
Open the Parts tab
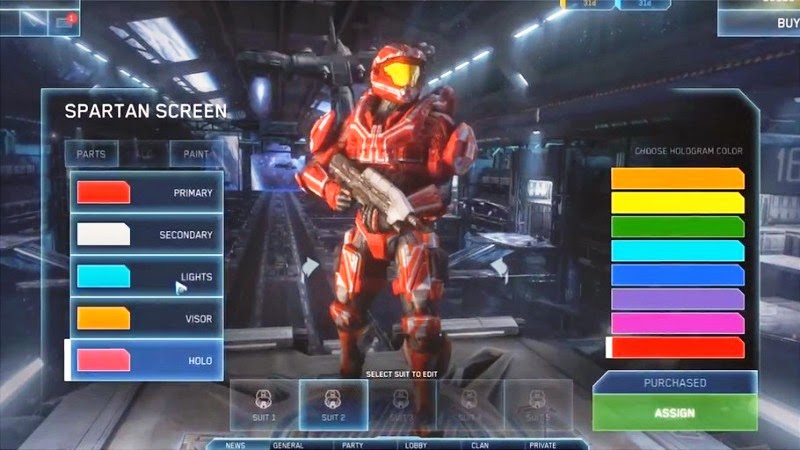point(92,153)
